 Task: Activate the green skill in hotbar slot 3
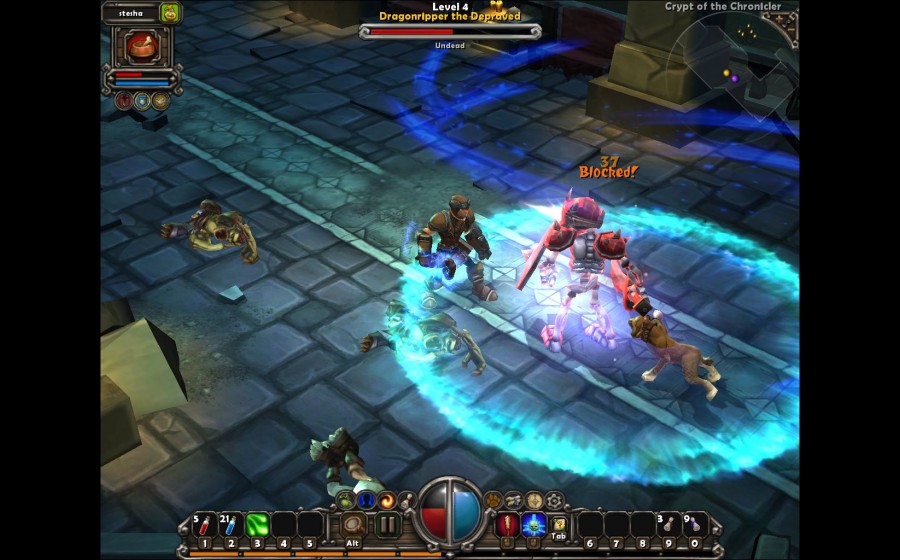(258, 524)
